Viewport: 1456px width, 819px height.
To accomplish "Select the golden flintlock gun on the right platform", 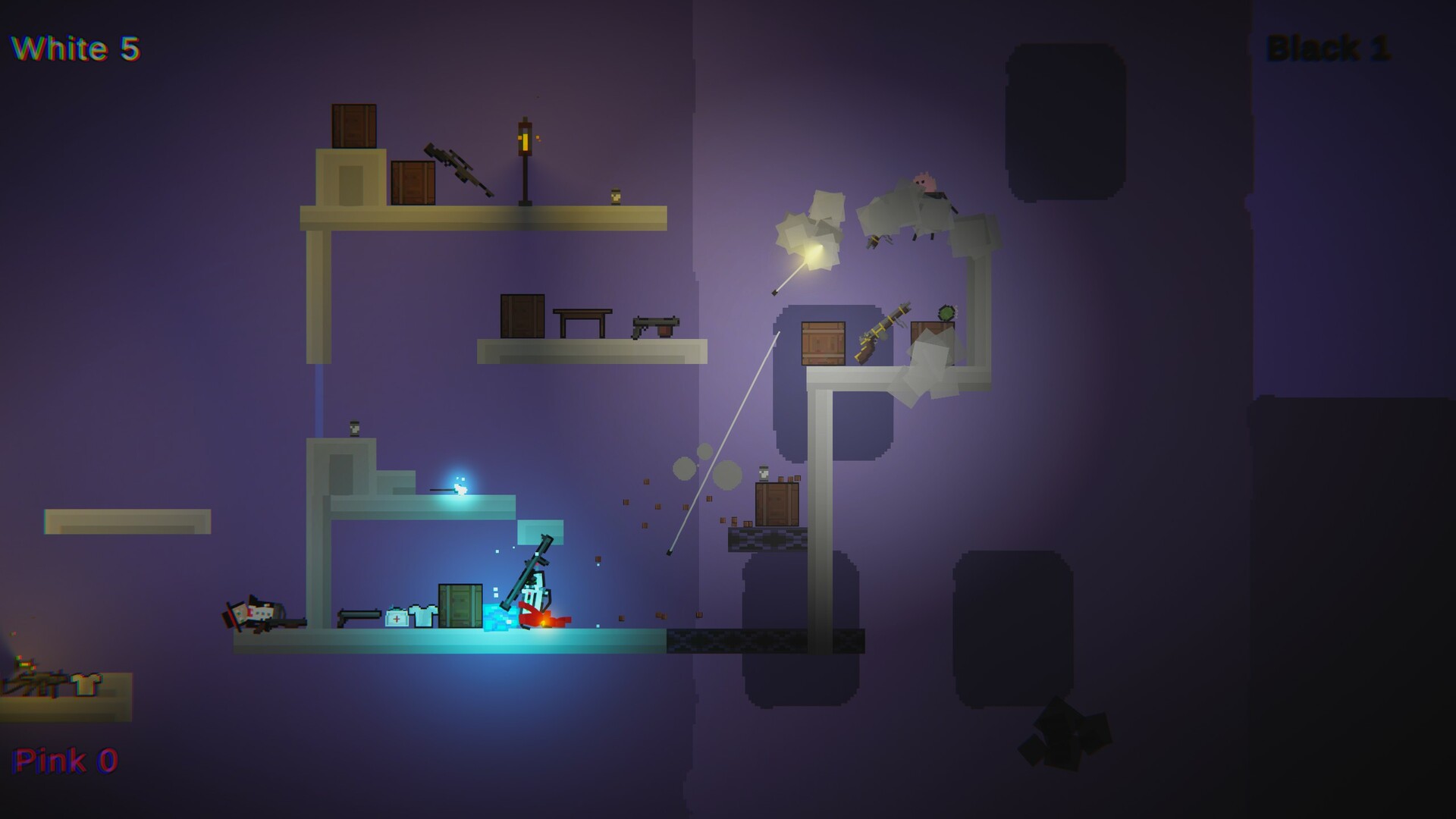I will click(x=882, y=335).
